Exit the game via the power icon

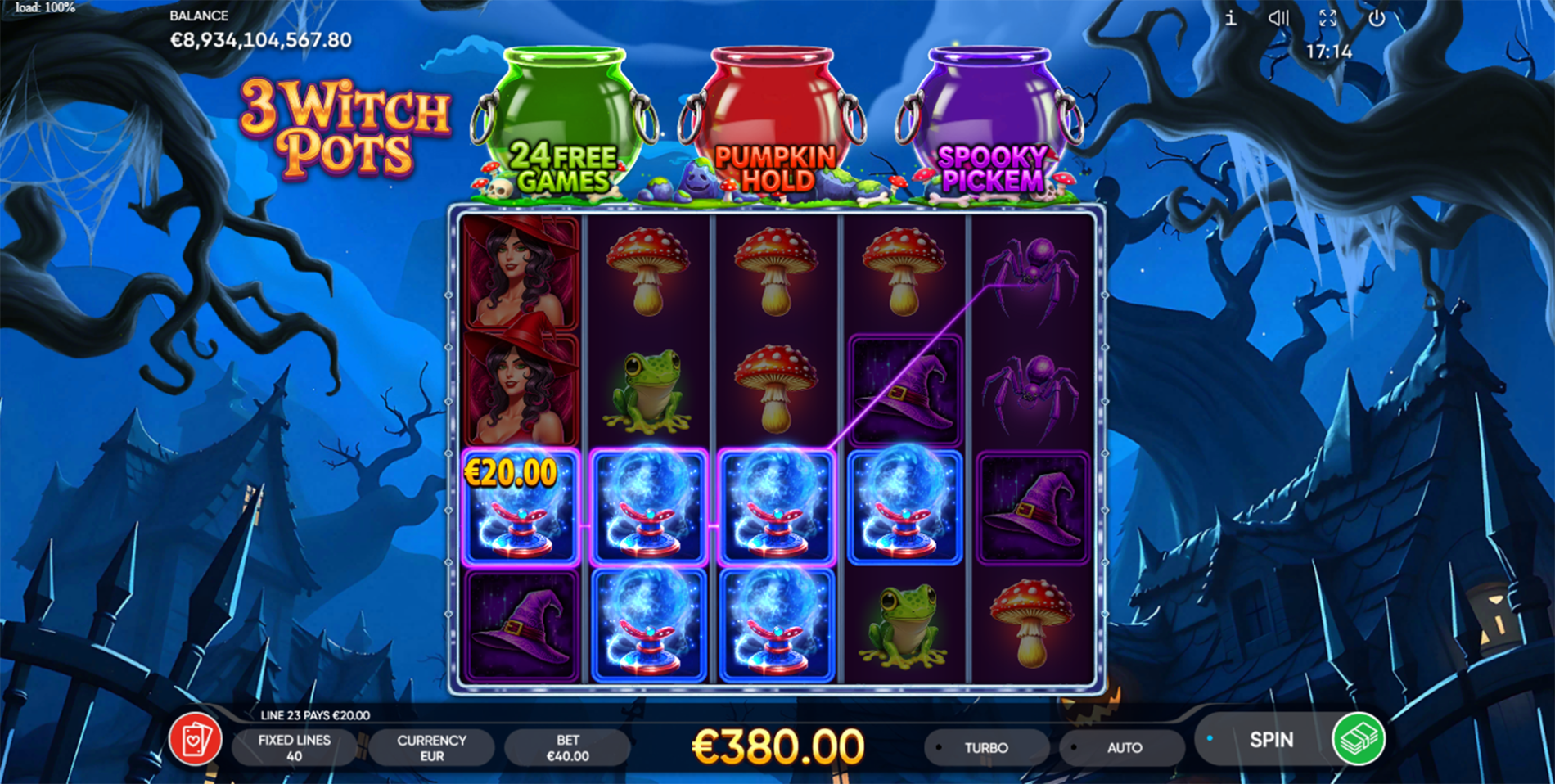tap(1376, 18)
